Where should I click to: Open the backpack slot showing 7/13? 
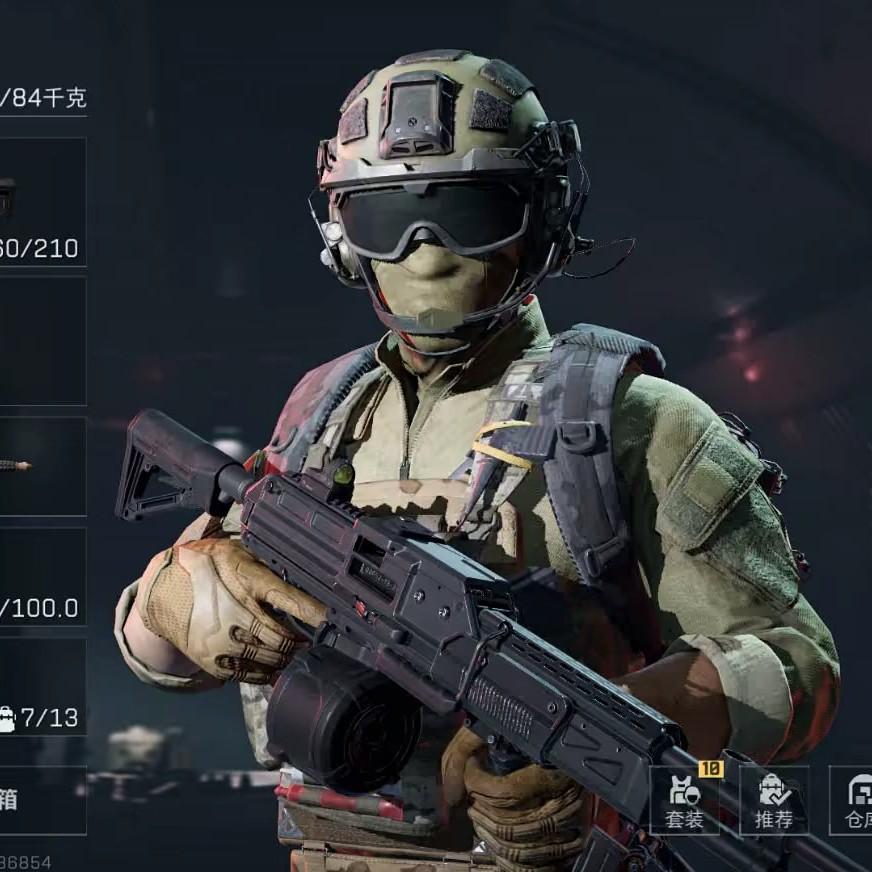(40, 688)
